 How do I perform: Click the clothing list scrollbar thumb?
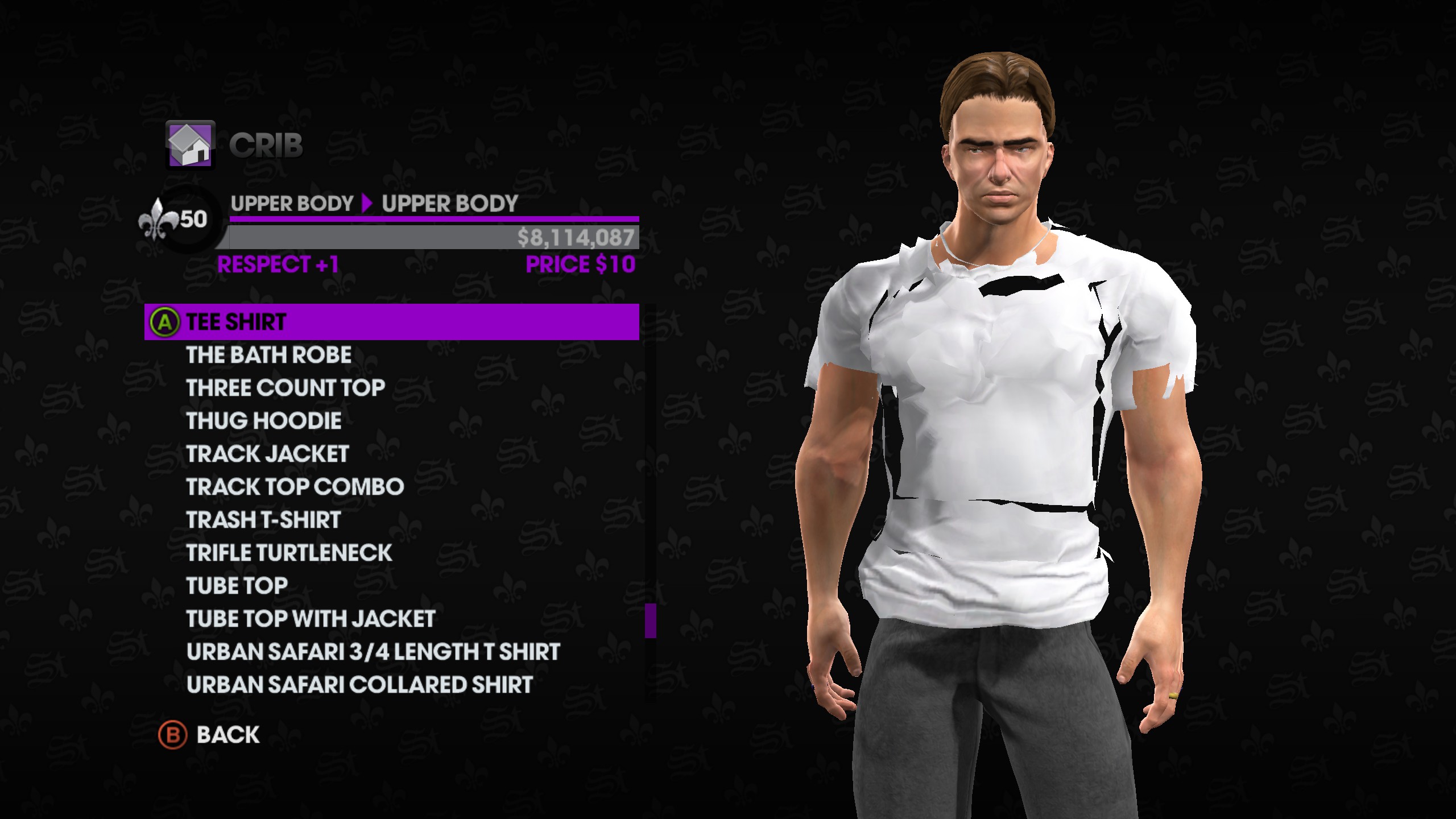click(650, 621)
